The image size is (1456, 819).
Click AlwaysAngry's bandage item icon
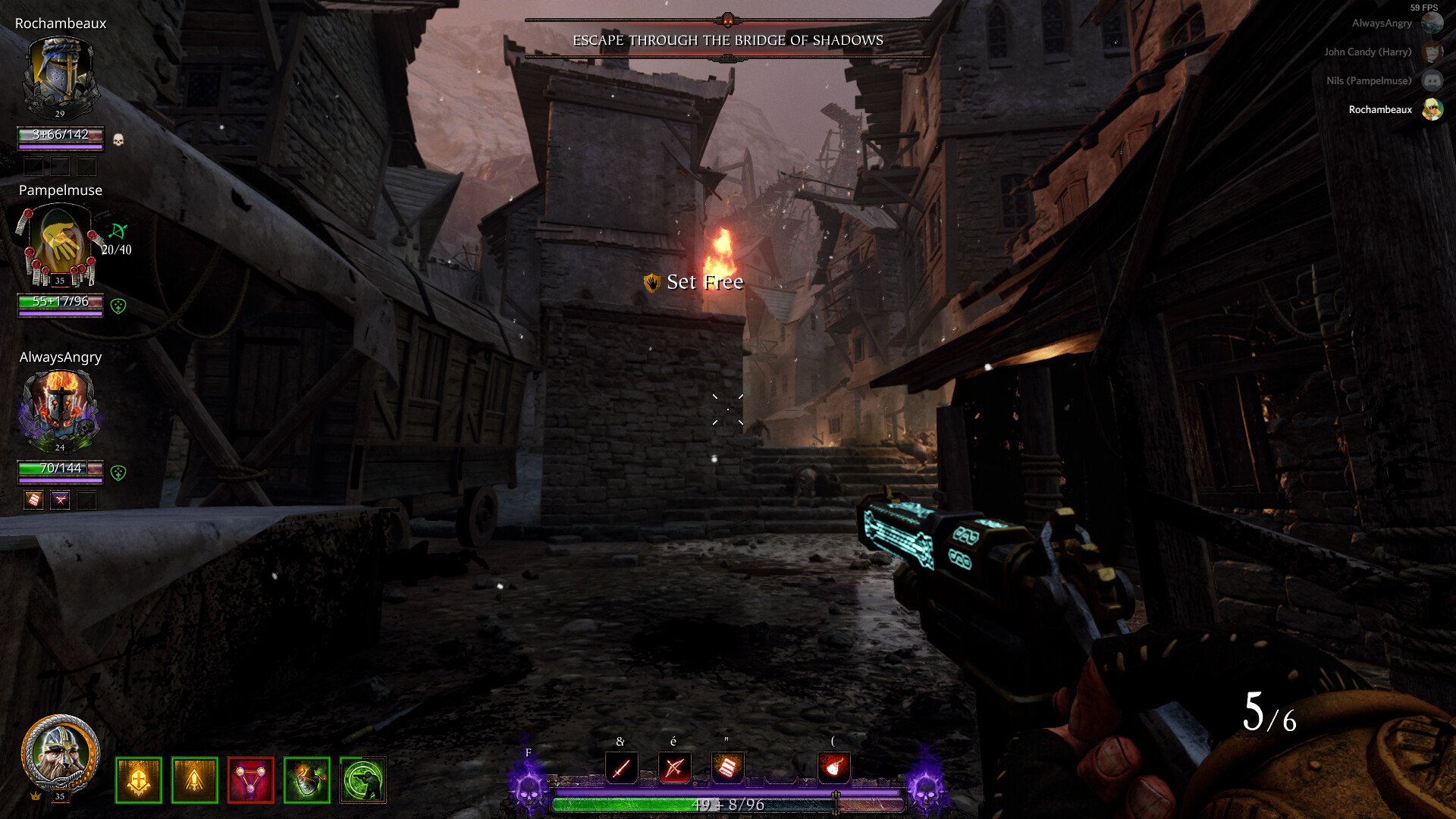pyautogui.click(x=34, y=500)
